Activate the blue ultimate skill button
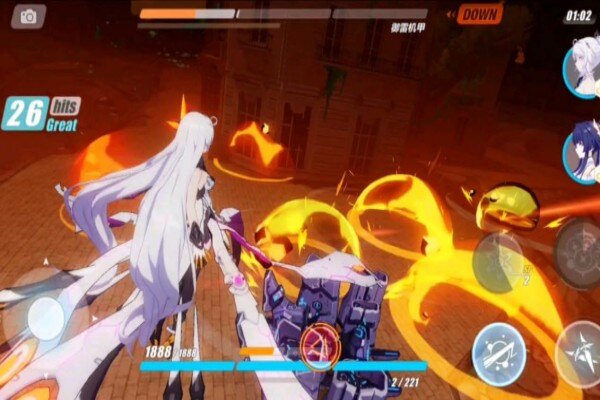The image size is (600, 400). [499, 351]
